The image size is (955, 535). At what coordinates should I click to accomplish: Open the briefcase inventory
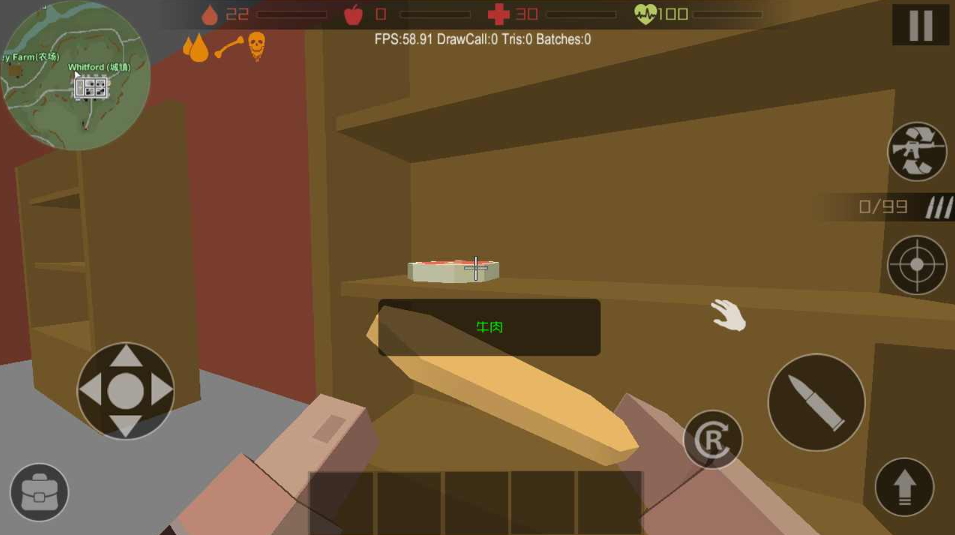point(39,492)
